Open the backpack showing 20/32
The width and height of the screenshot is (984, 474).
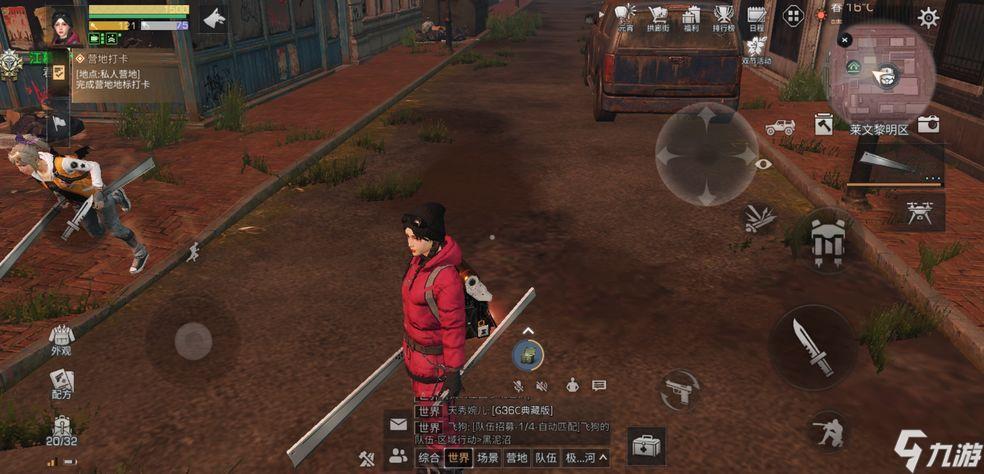(x=62, y=430)
